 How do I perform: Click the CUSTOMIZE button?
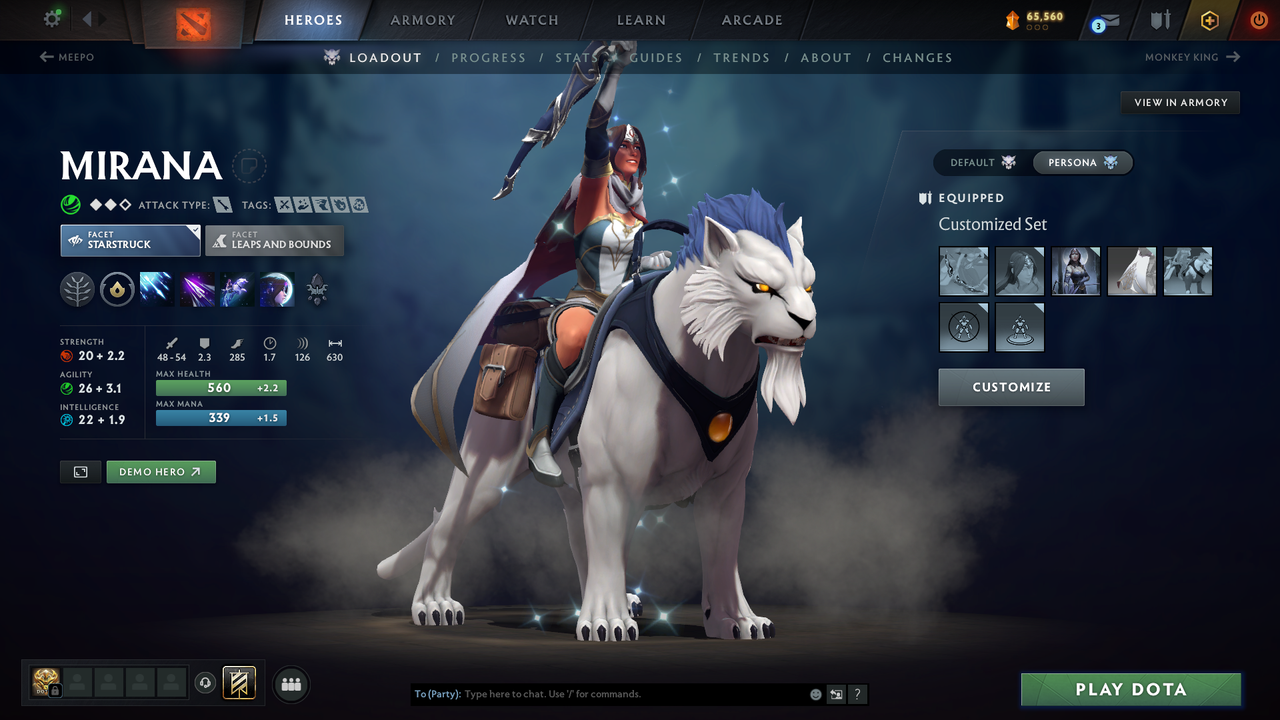coord(1011,388)
